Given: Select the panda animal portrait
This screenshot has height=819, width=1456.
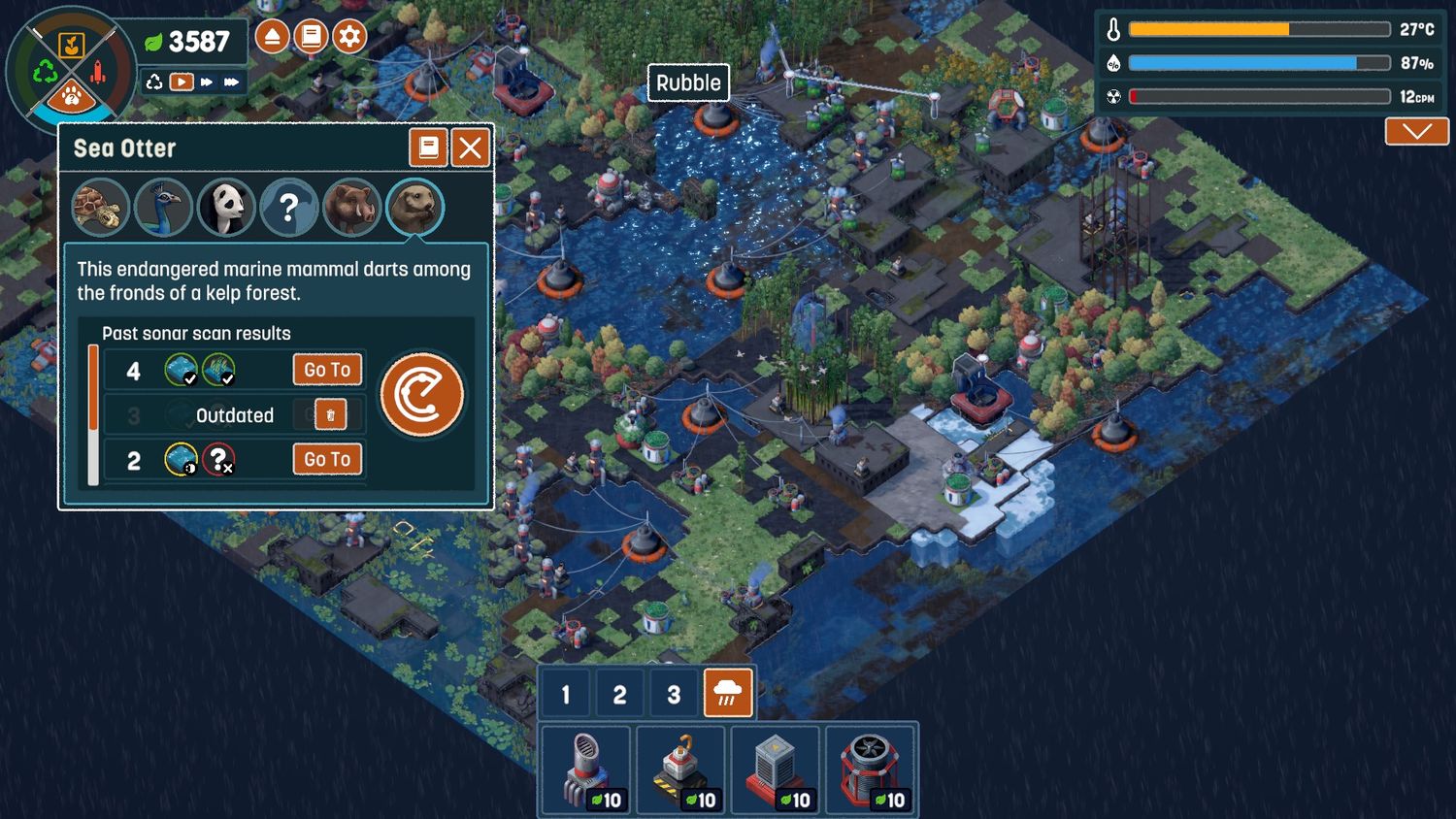Looking at the screenshot, I should pyautogui.click(x=226, y=207).
